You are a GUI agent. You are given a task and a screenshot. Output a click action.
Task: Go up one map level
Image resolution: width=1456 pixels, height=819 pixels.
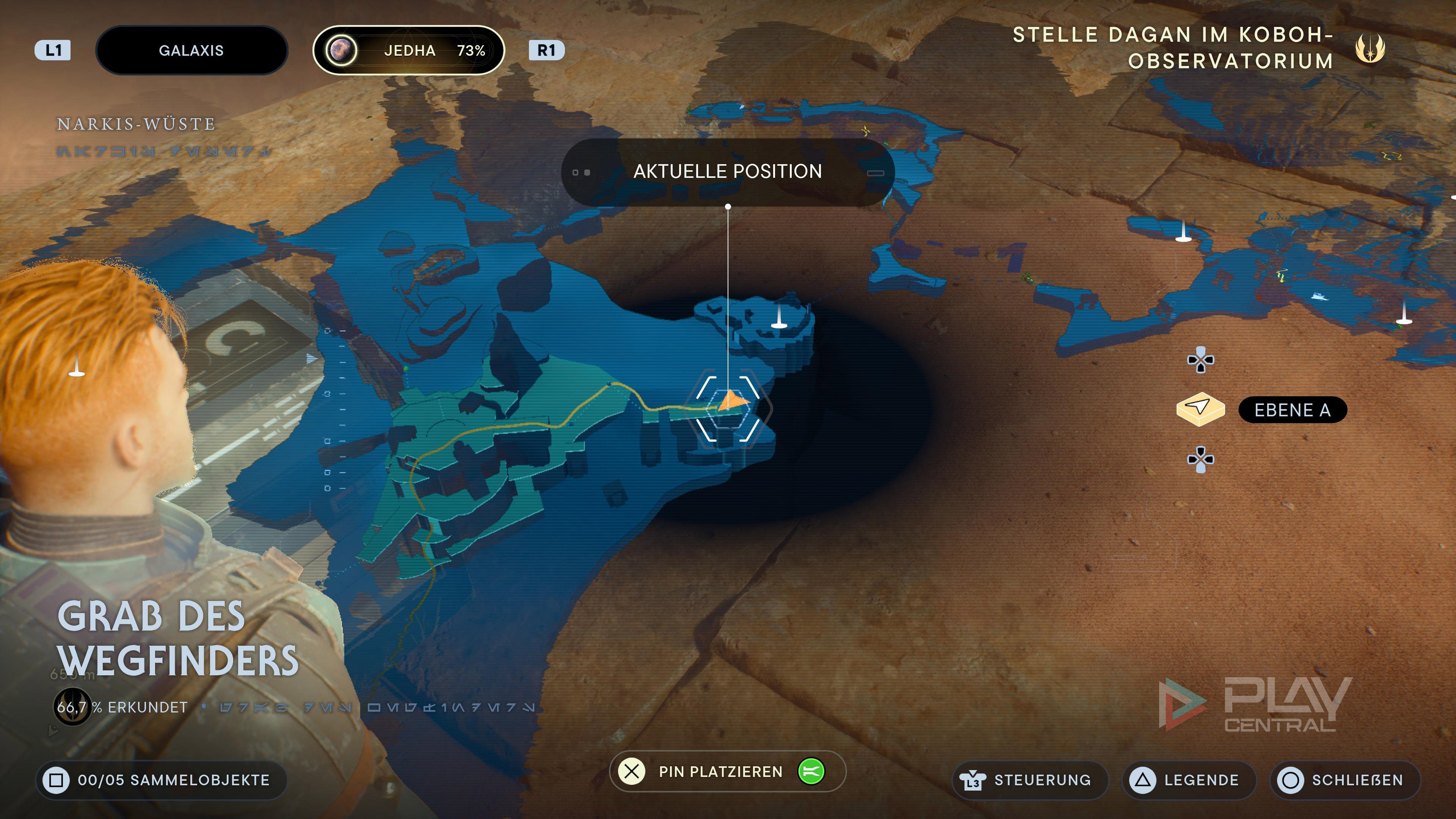(x=1200, y=360)
